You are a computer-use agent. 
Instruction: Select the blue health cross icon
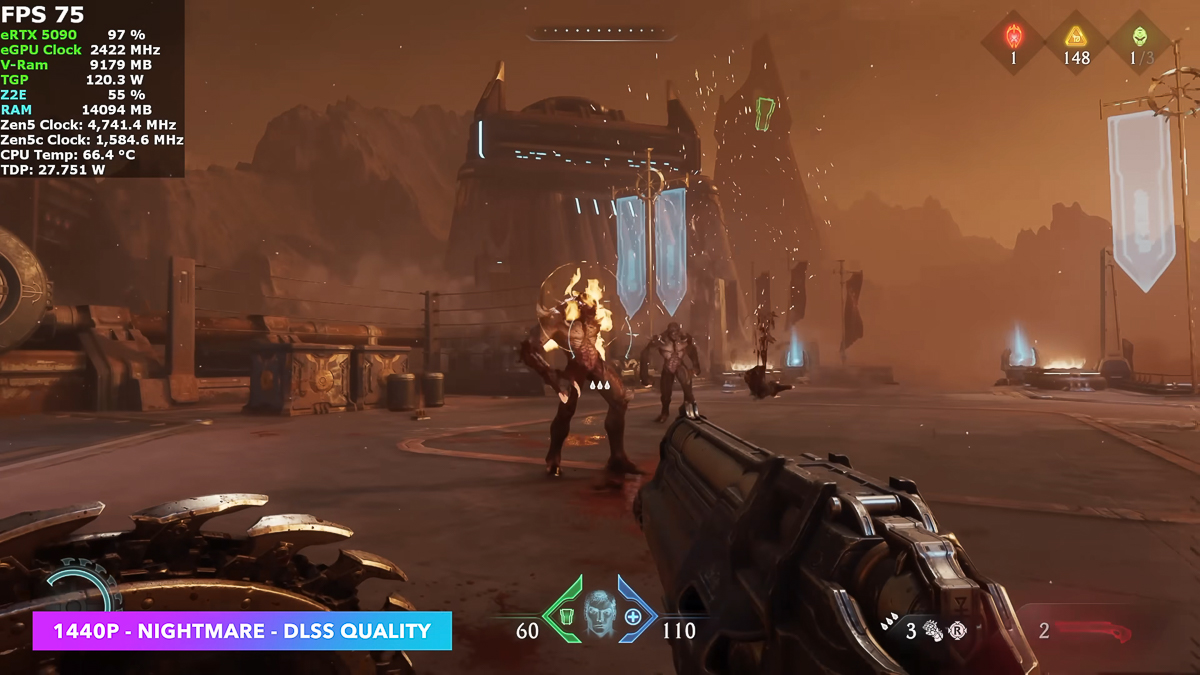pyautogui.click(x=633, y=616)
